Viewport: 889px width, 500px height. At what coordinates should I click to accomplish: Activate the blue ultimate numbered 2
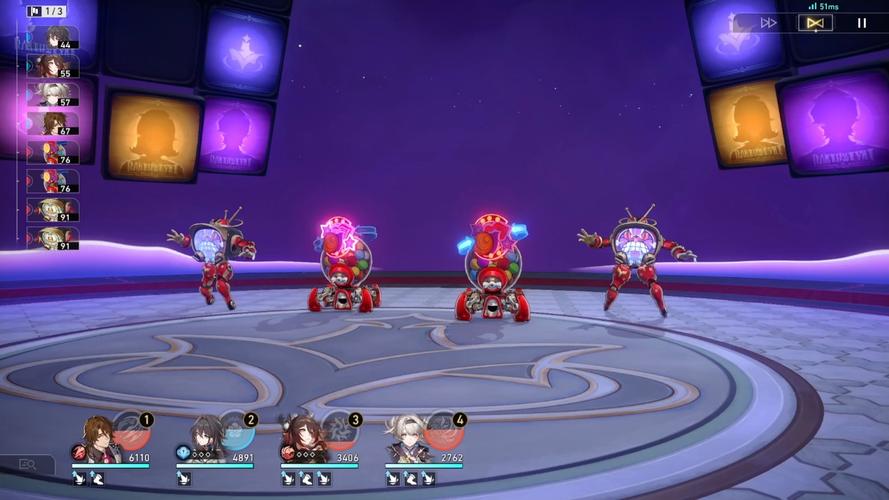235,431
